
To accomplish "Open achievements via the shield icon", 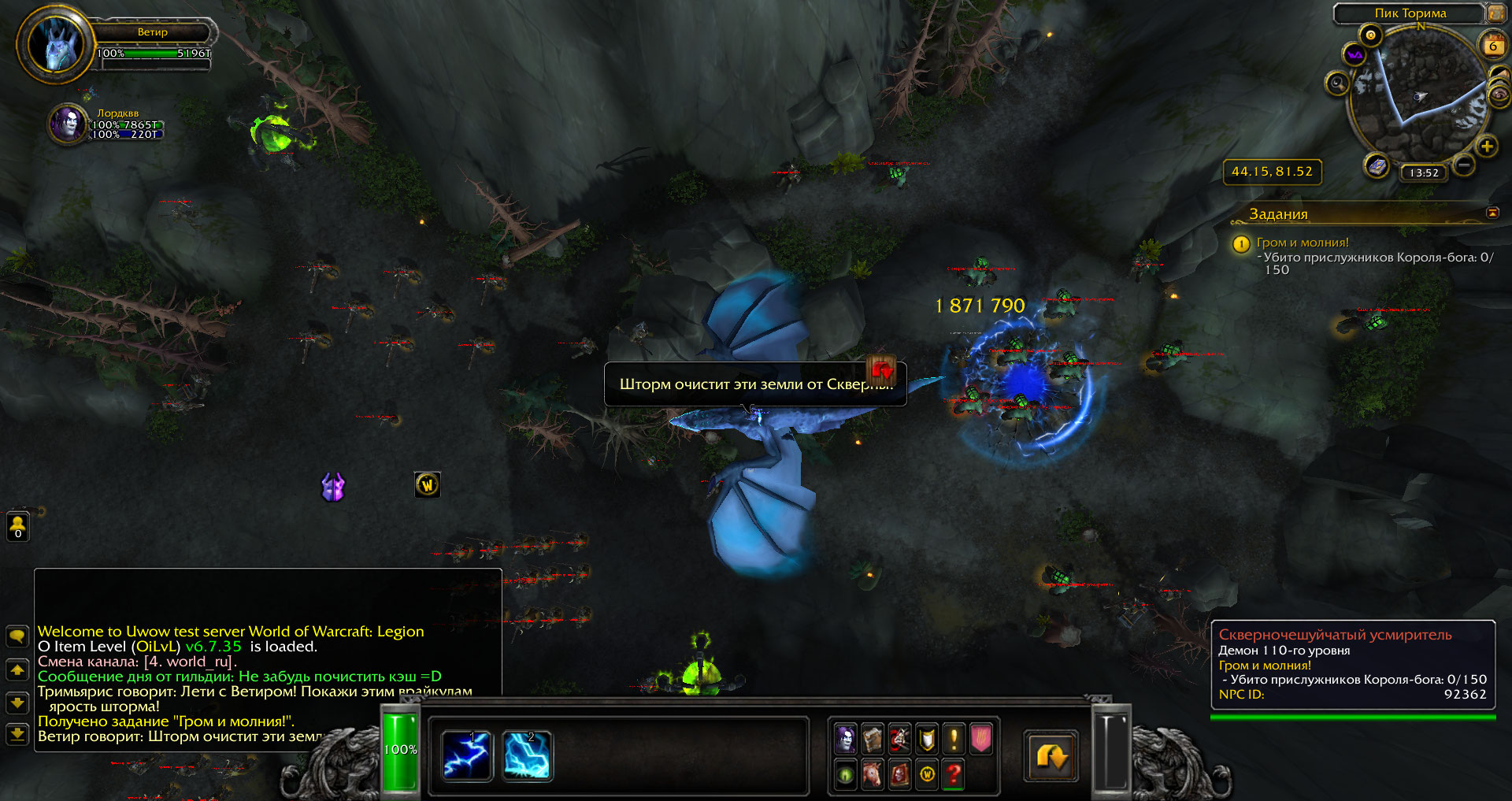I will [928, 739].
